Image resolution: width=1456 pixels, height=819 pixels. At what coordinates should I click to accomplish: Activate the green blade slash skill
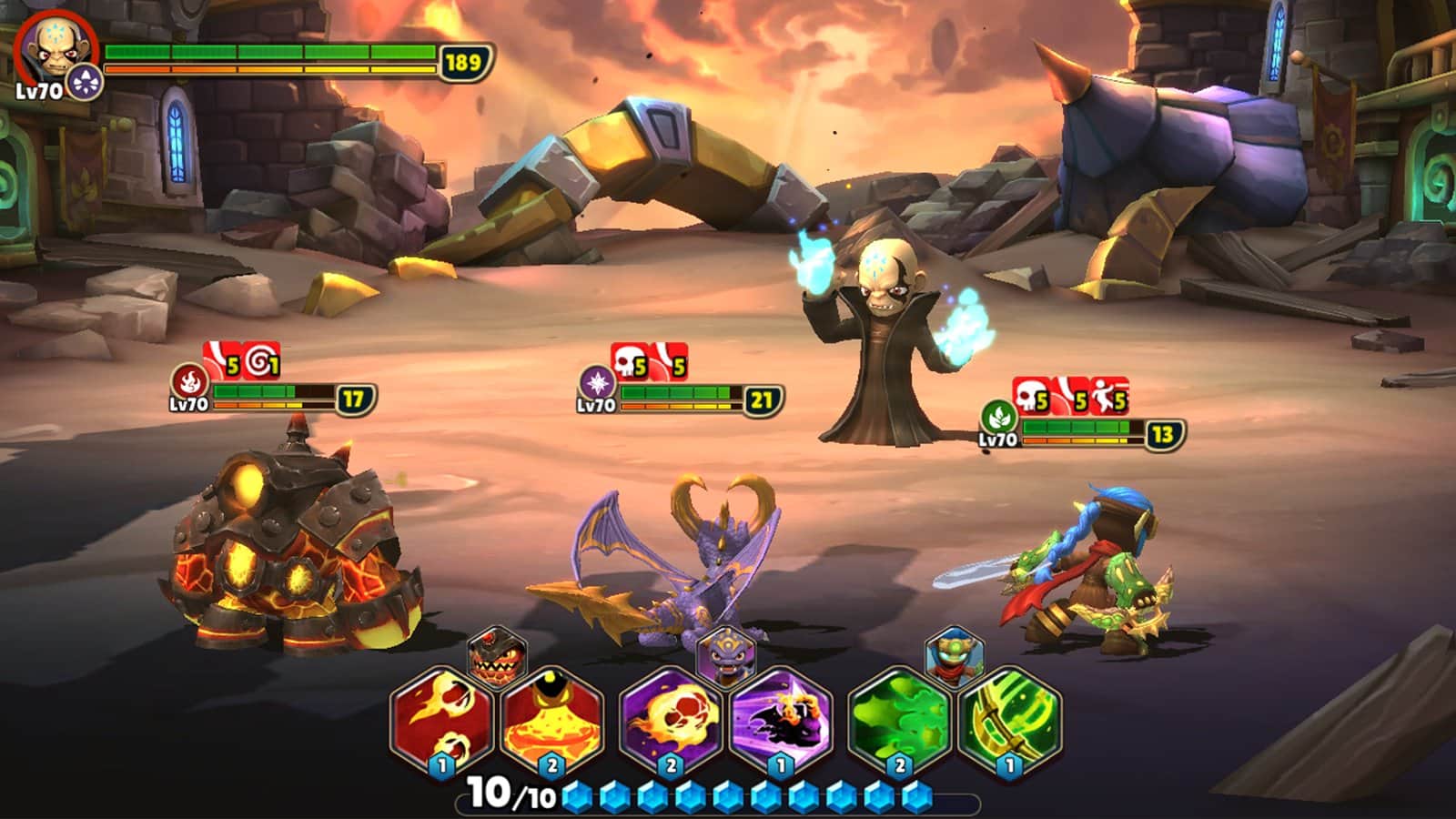pos(1009,722)
